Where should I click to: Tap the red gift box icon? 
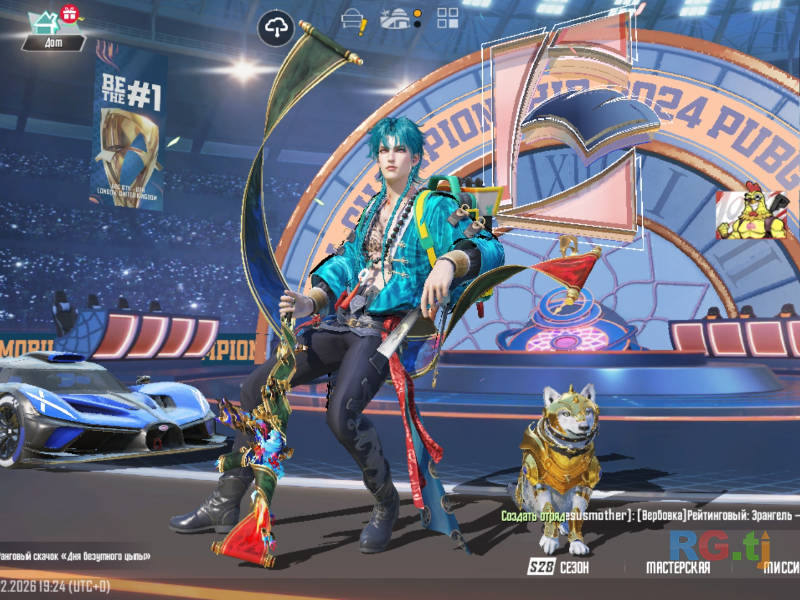point(69,13)
